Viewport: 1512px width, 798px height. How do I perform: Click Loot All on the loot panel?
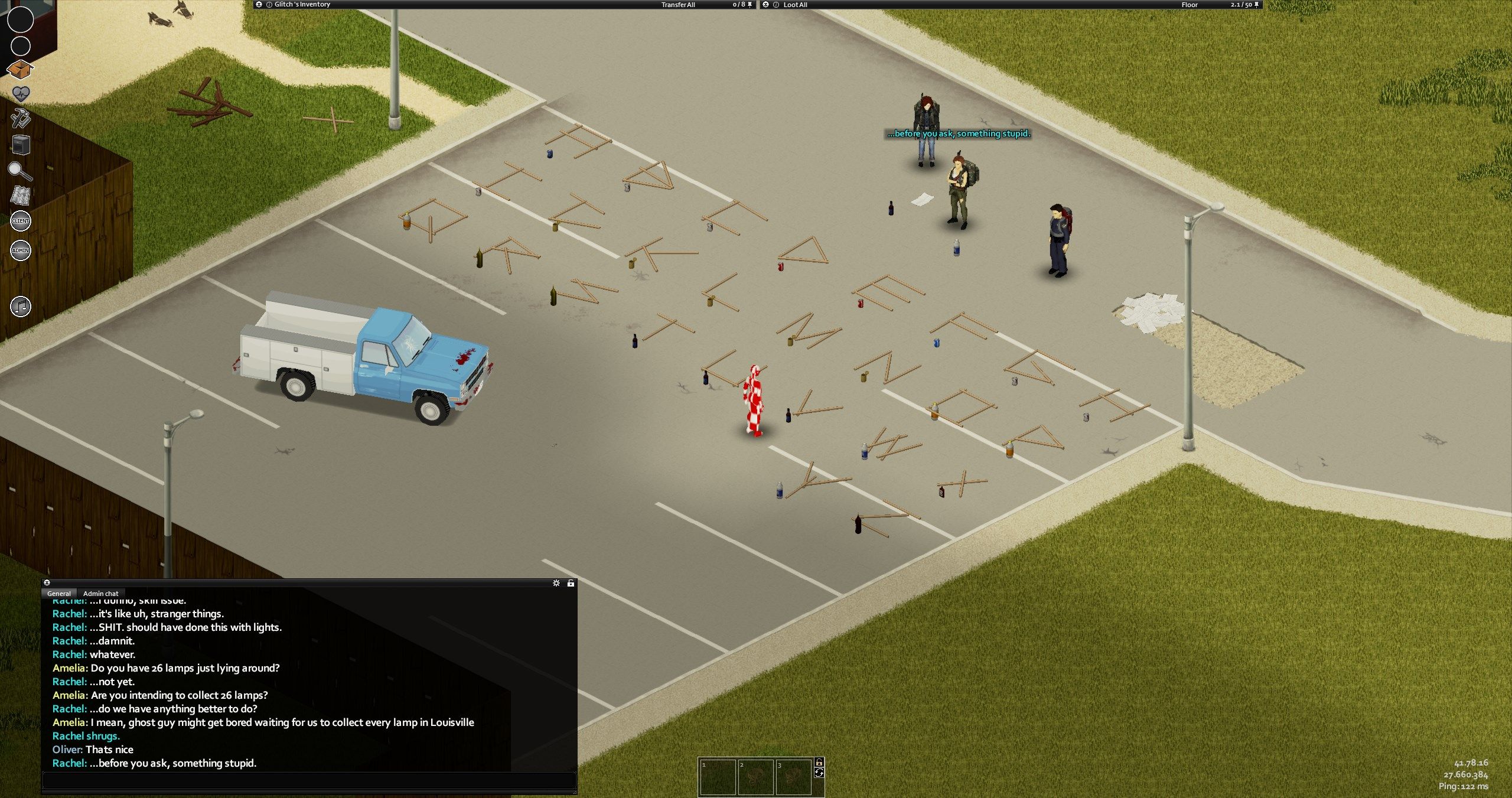coord(795,5)
